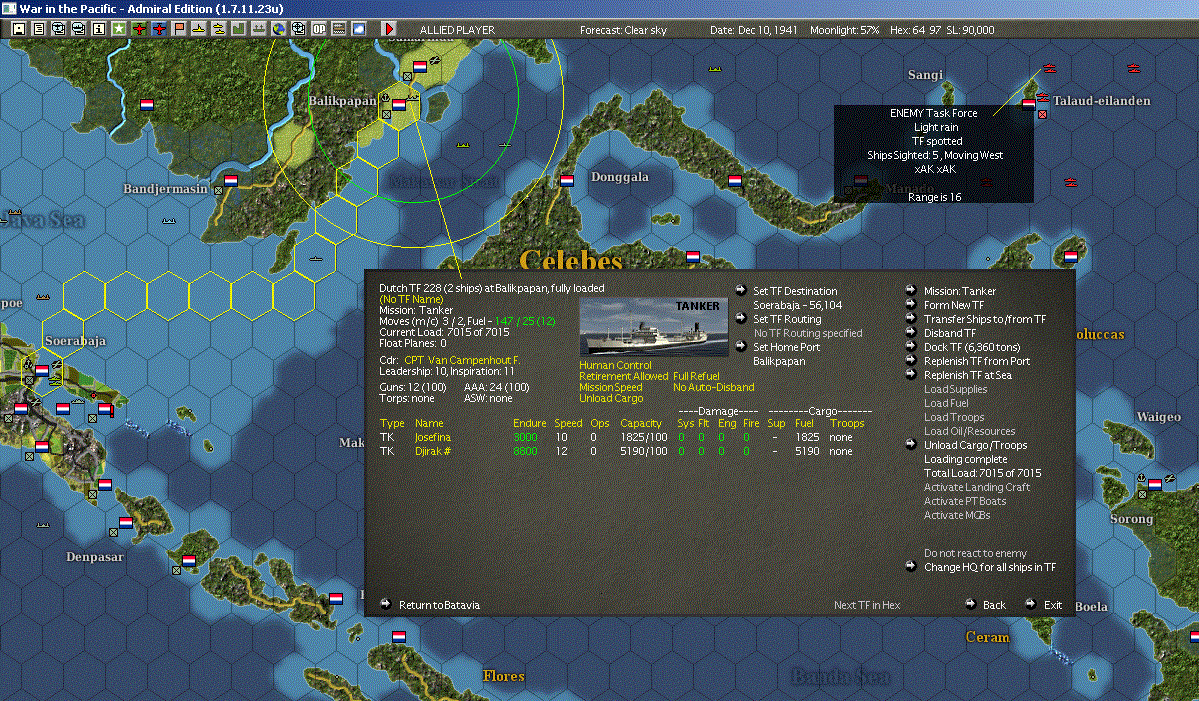
Task: Order Return to Batavia
Action: click(x=439, y=605)
